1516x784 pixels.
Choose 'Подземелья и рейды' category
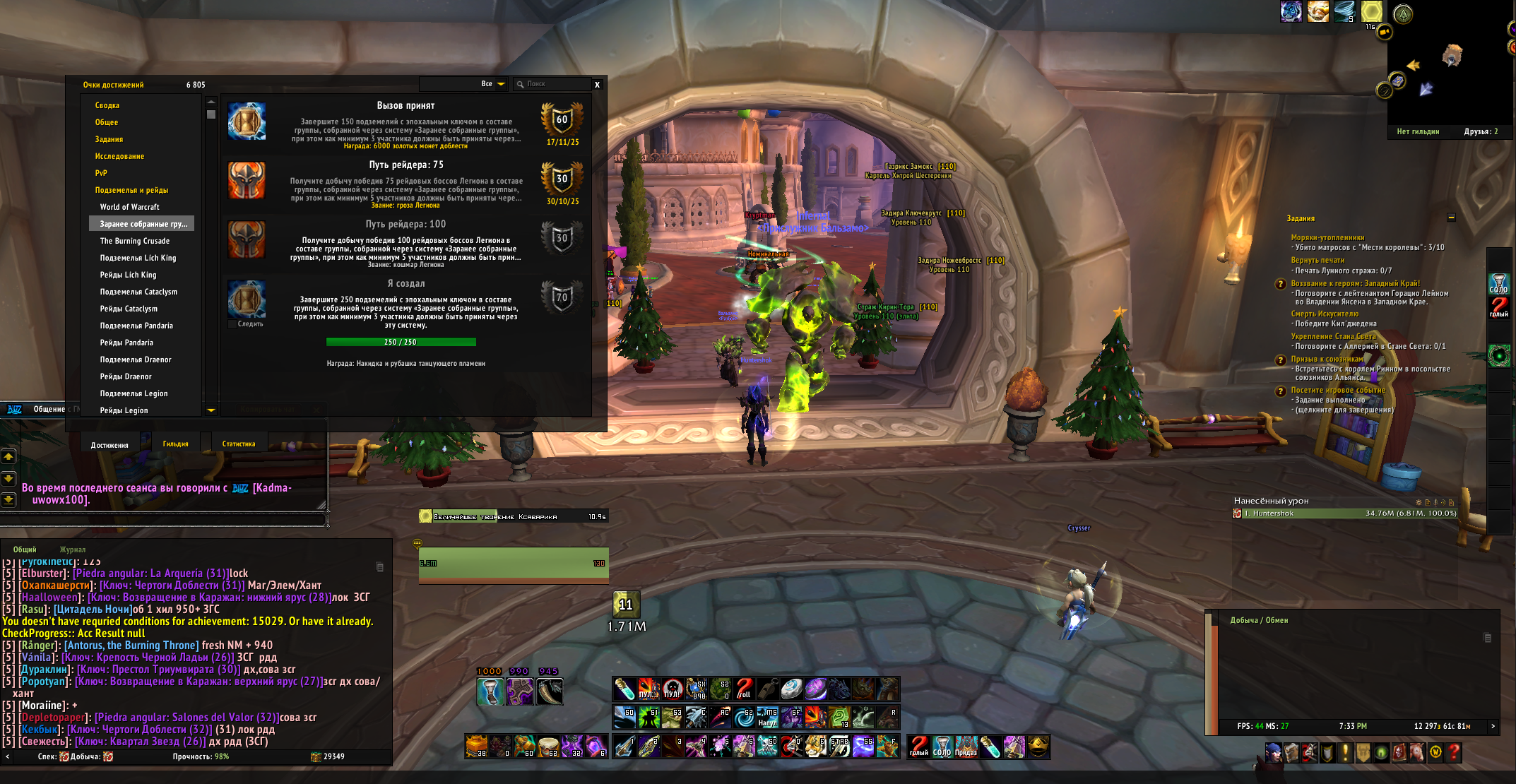[x=131, y=190]
